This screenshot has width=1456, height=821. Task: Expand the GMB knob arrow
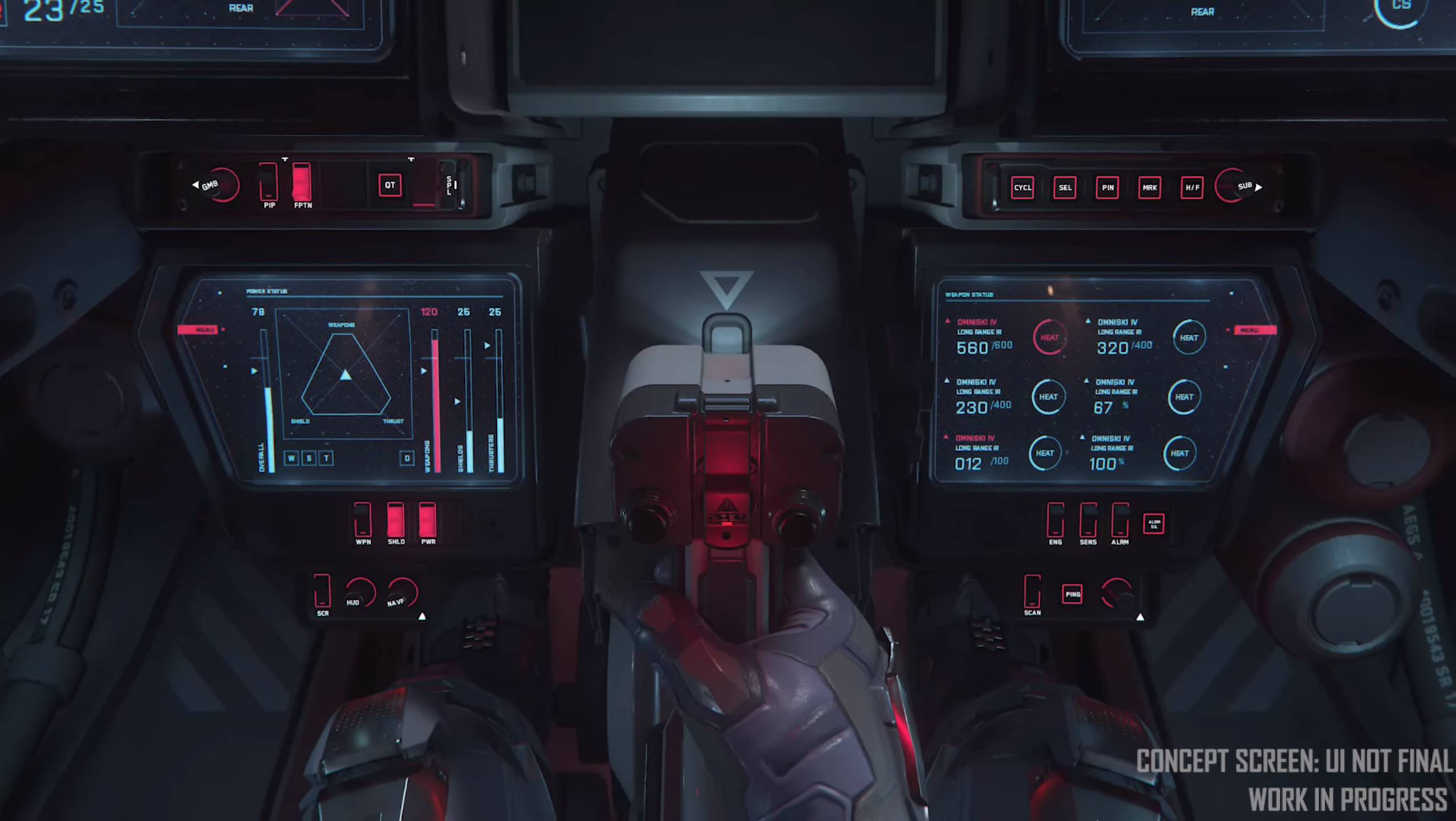coord(196,185)
